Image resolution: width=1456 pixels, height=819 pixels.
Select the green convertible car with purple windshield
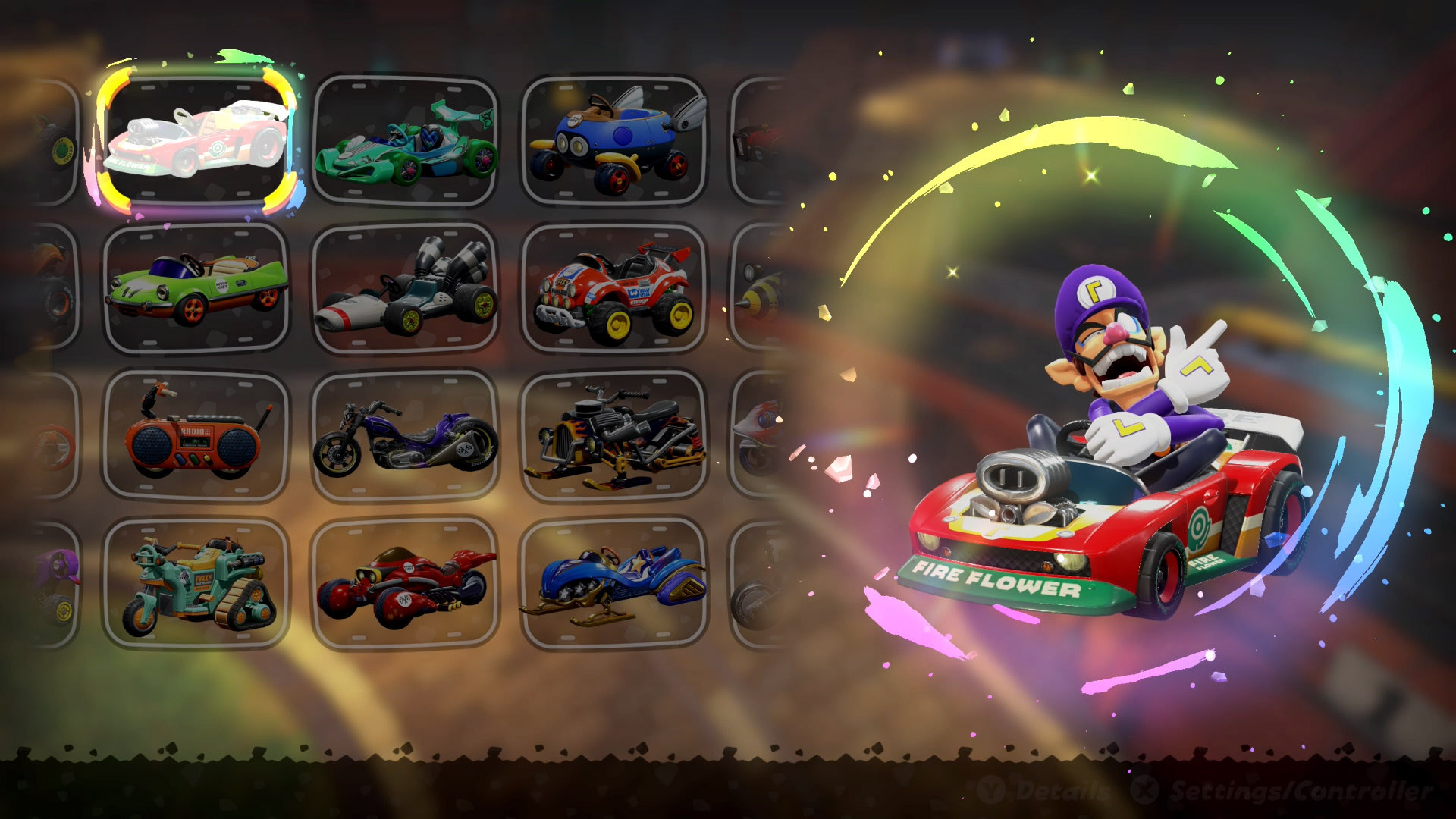(x=196, y=288)
